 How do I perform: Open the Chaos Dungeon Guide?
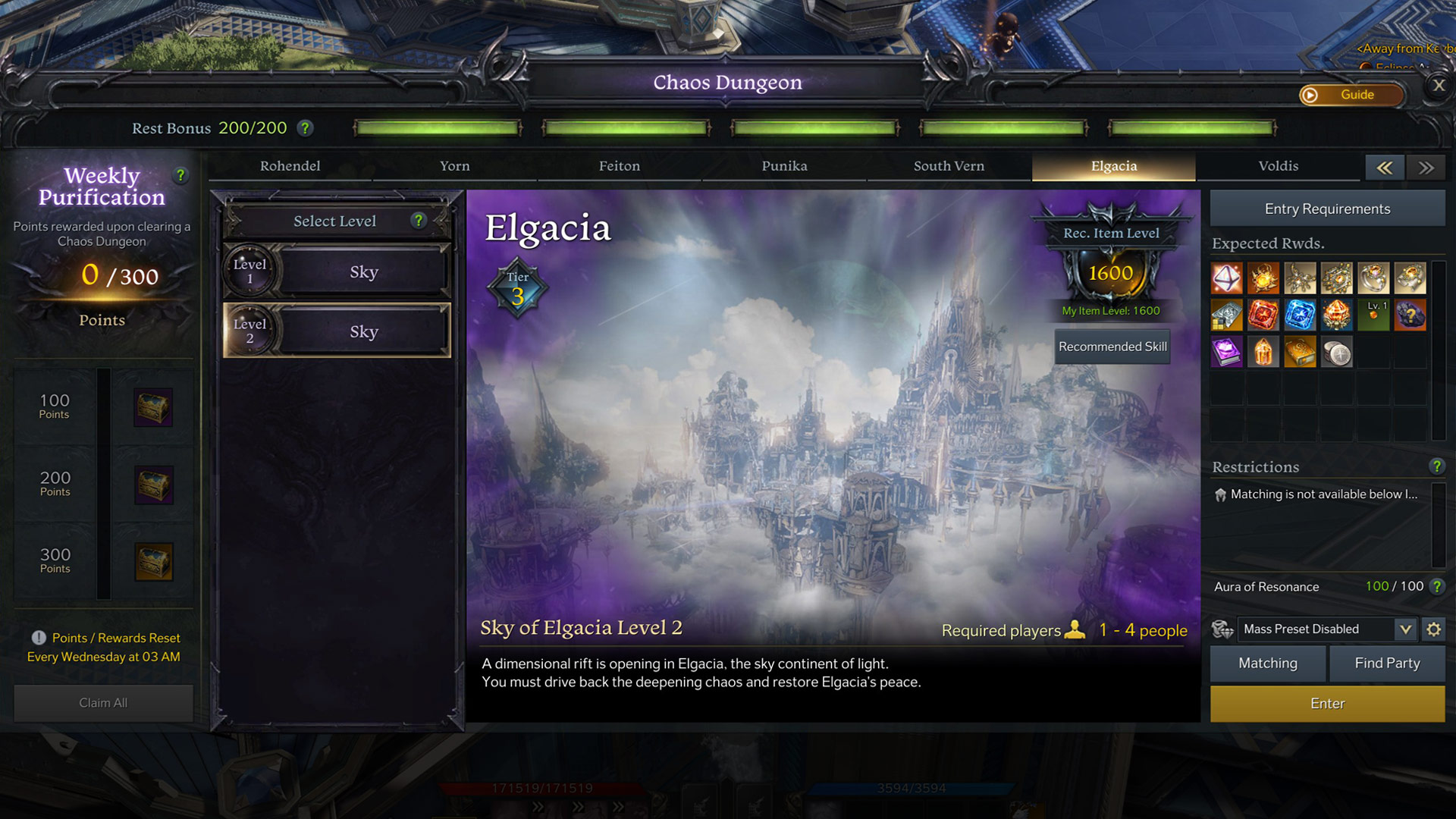click(1351, 95)
